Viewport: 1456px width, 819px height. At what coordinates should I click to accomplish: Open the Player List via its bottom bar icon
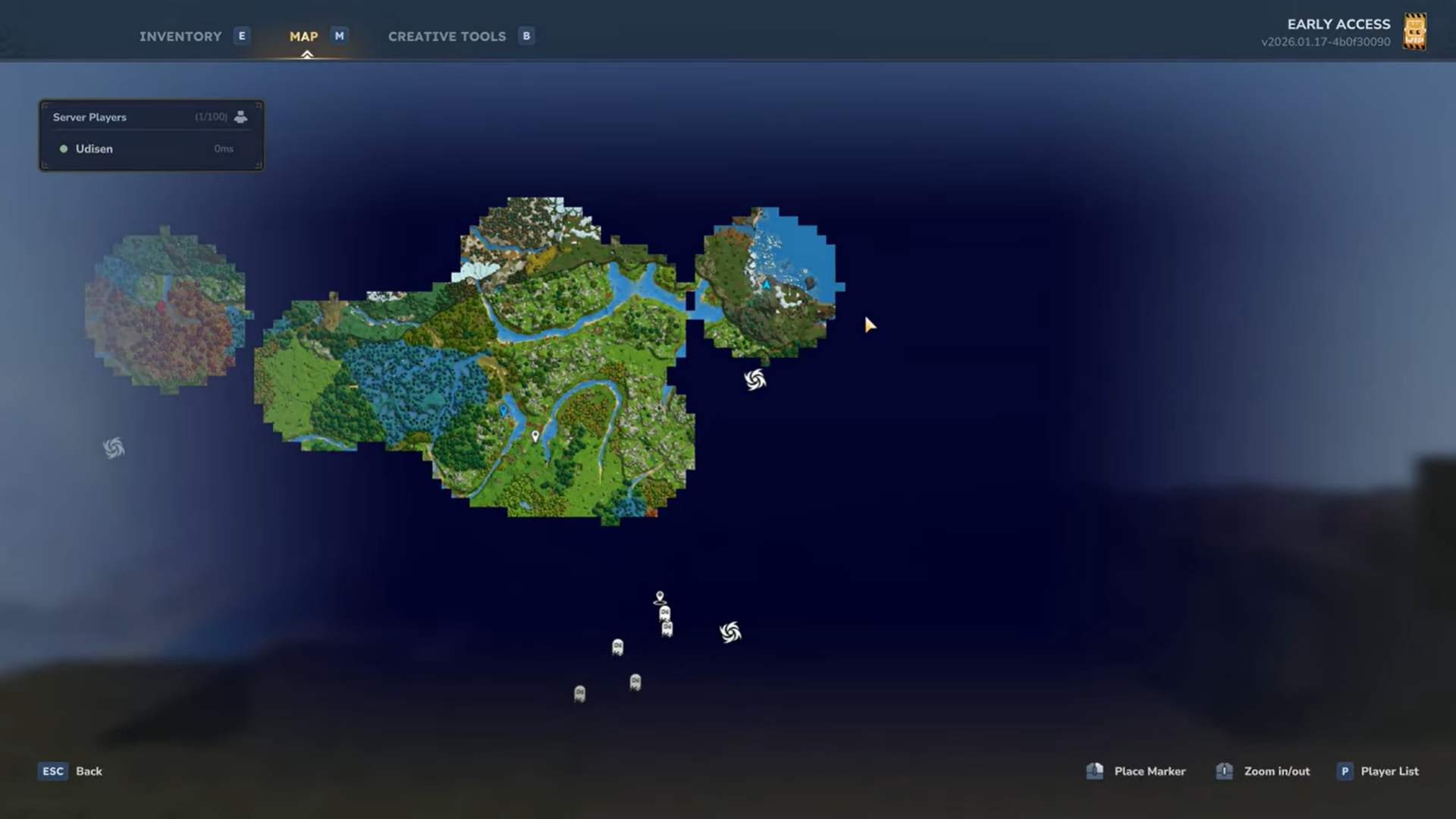click(1344, 771)
